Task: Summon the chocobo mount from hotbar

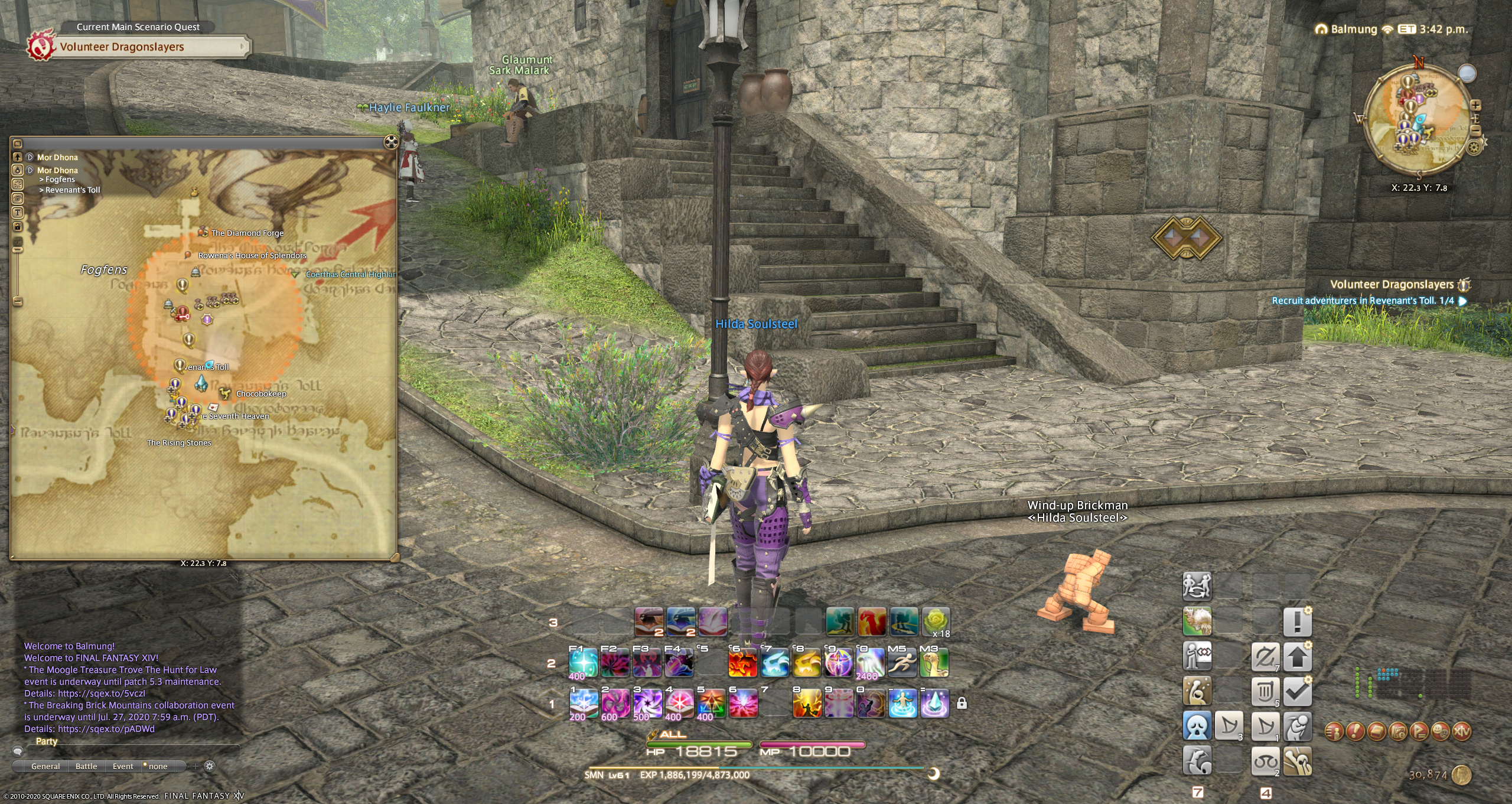Action: 934,662
